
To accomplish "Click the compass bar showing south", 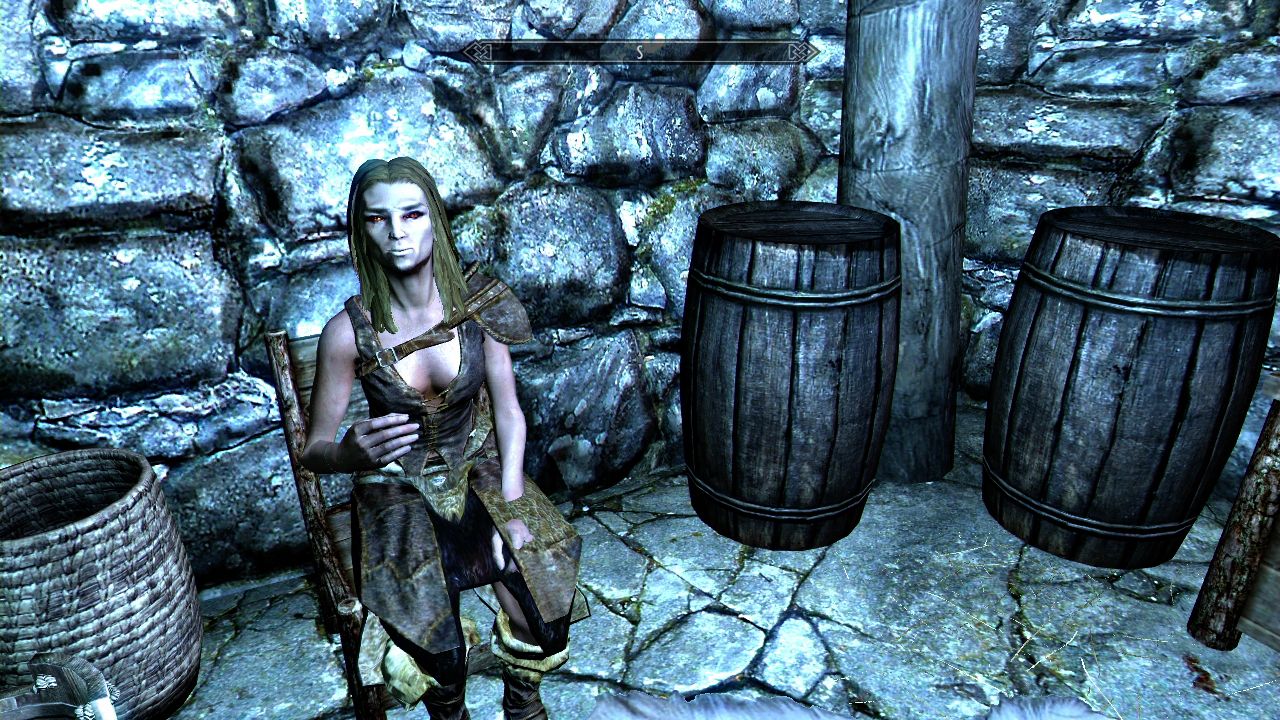I will click(x=640, y=52).
